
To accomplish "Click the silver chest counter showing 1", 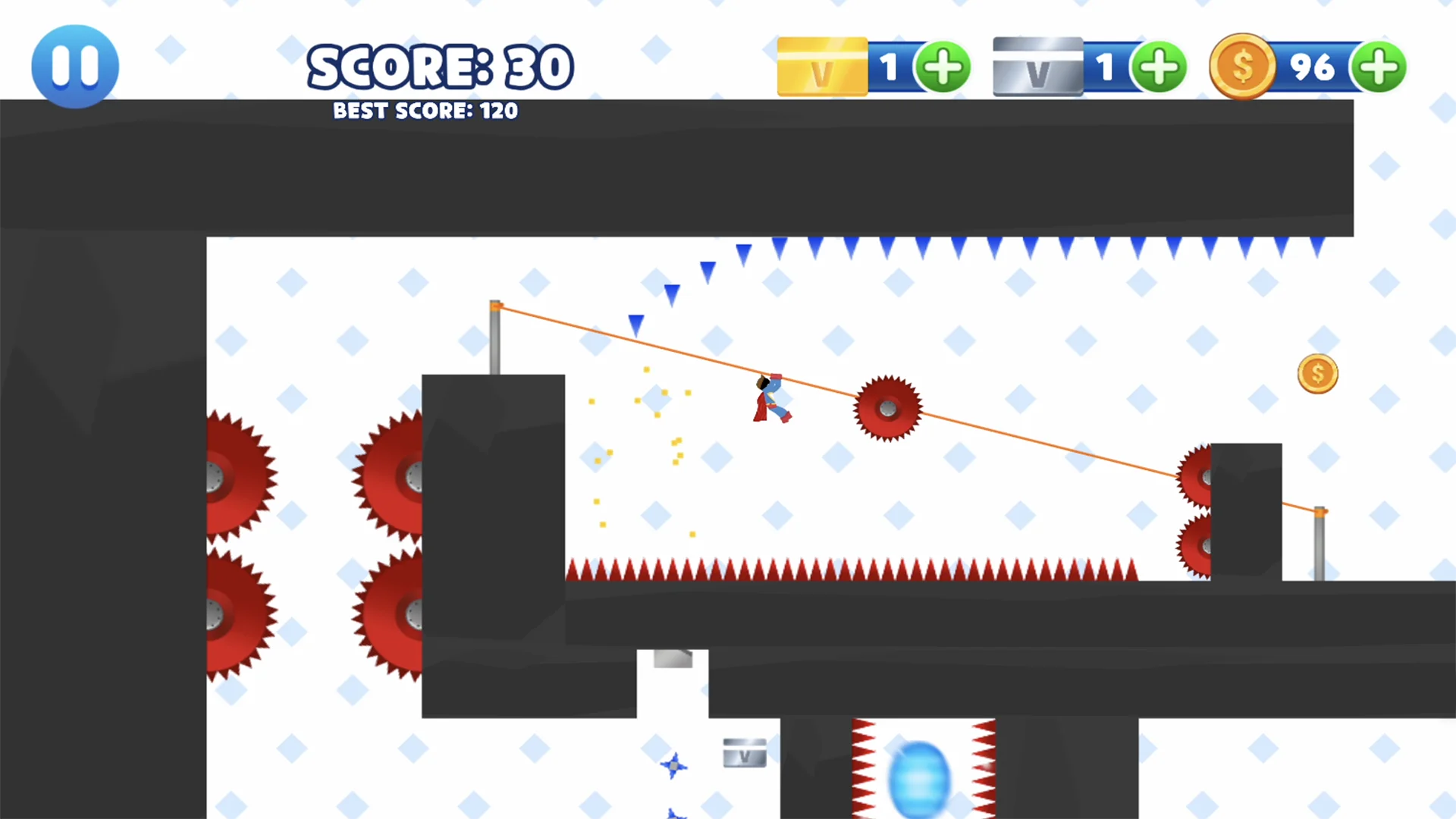I will 1106,67.
